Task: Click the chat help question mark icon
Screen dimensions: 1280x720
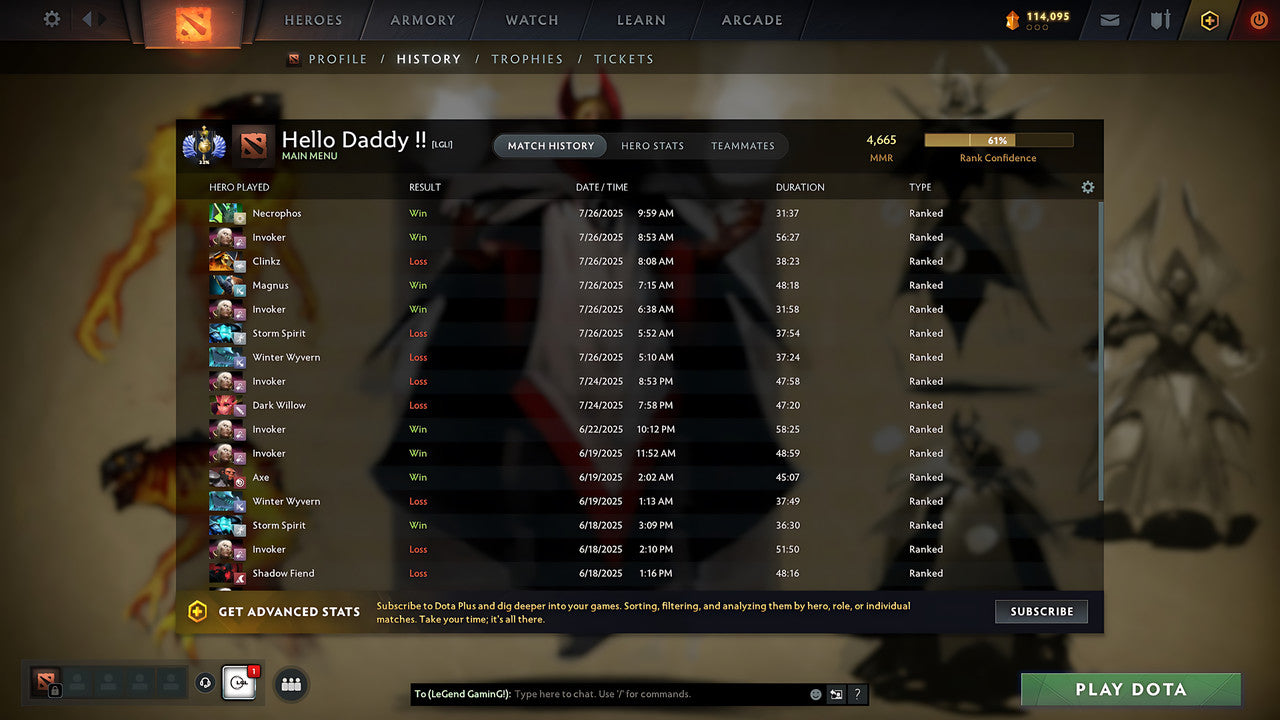Action: coord(857,694)
